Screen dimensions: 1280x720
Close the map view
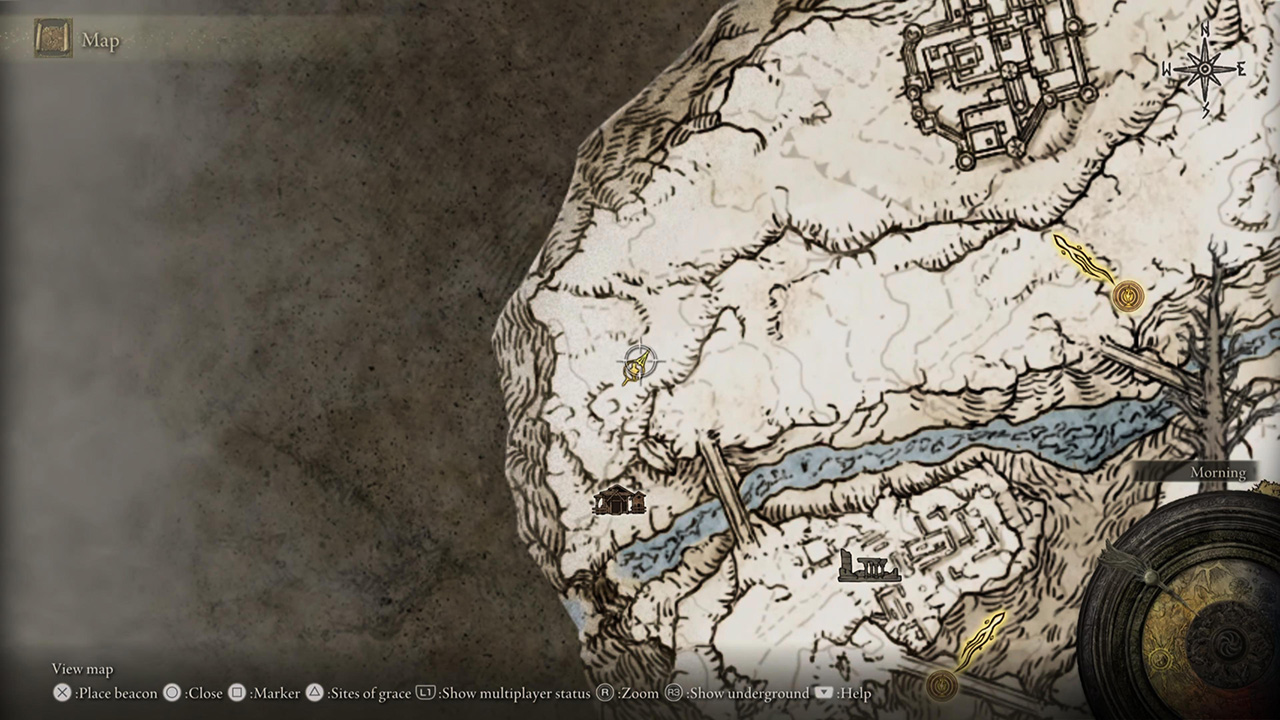(x=195, y=693)
